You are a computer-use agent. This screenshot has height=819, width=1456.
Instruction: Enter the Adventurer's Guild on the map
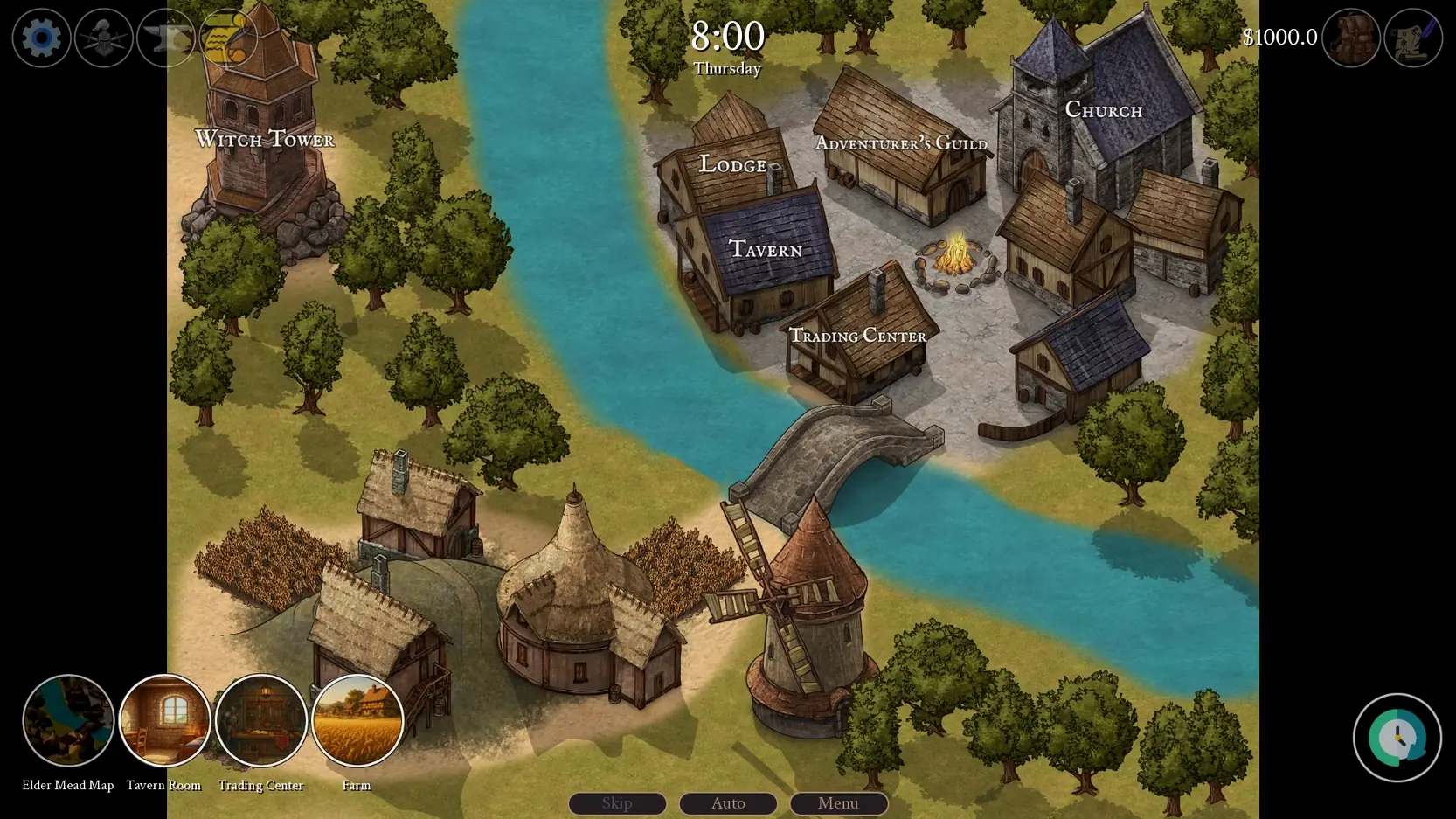point(901,142)
